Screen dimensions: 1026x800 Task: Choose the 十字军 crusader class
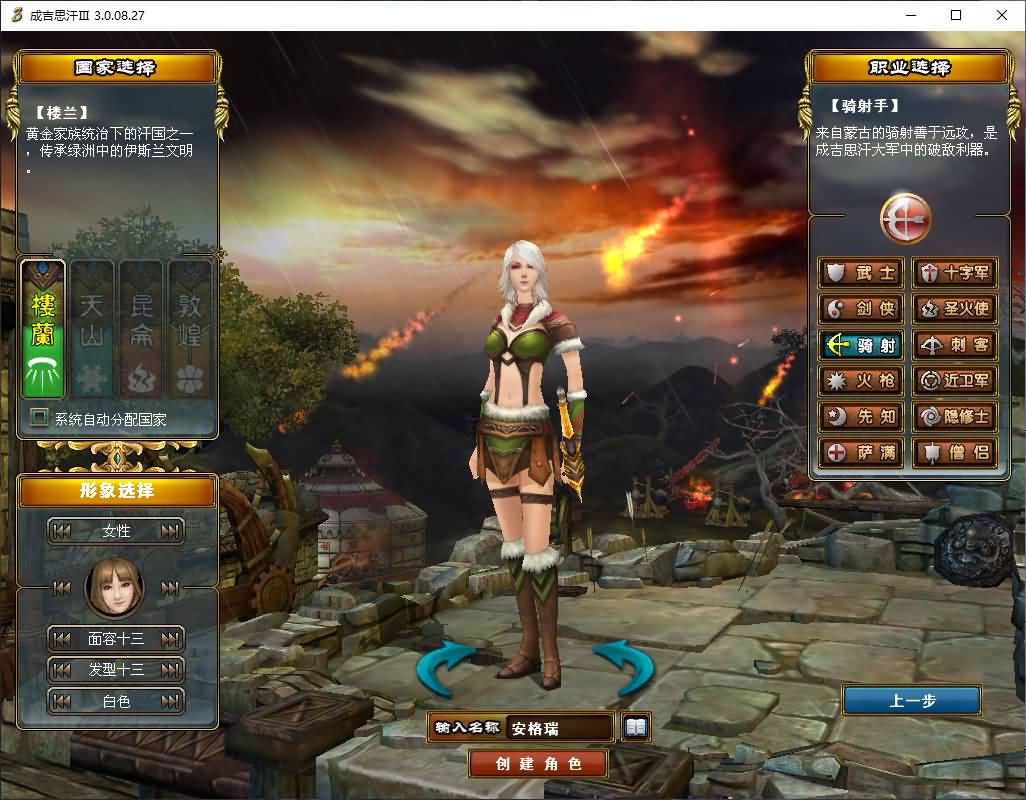point(954,273)
